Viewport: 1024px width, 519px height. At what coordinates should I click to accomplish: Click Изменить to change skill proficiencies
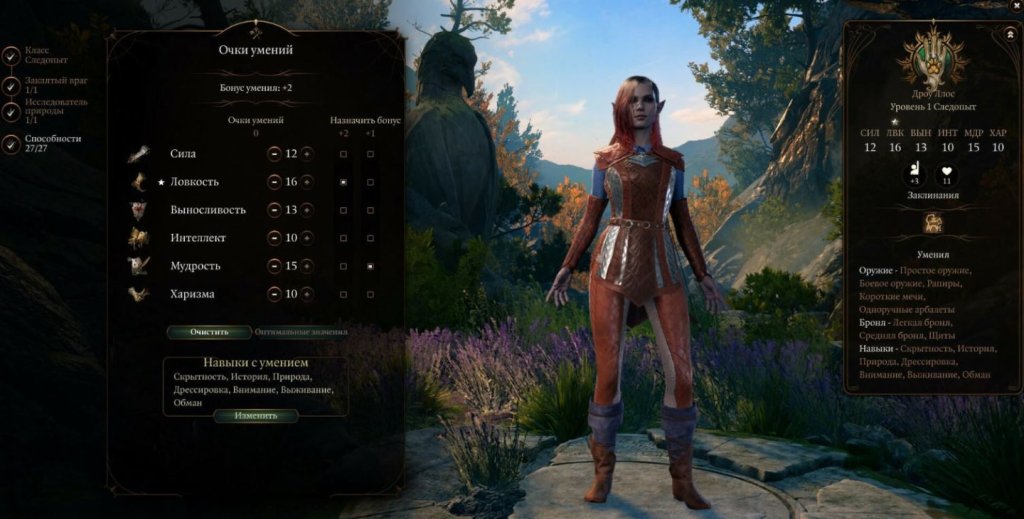(256, 415)
